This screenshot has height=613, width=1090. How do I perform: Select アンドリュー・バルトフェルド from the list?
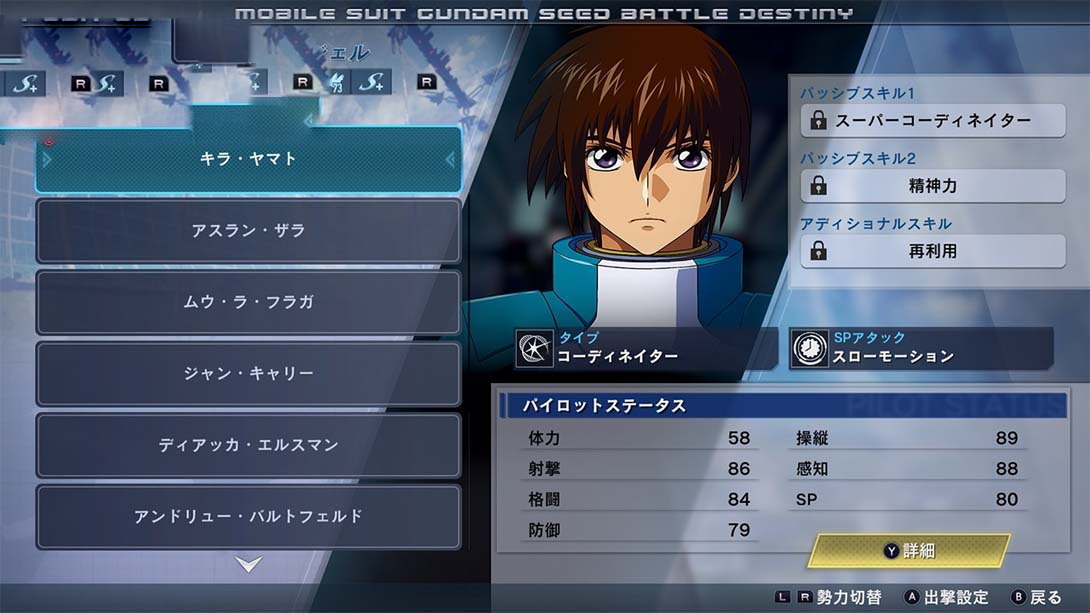248,517
